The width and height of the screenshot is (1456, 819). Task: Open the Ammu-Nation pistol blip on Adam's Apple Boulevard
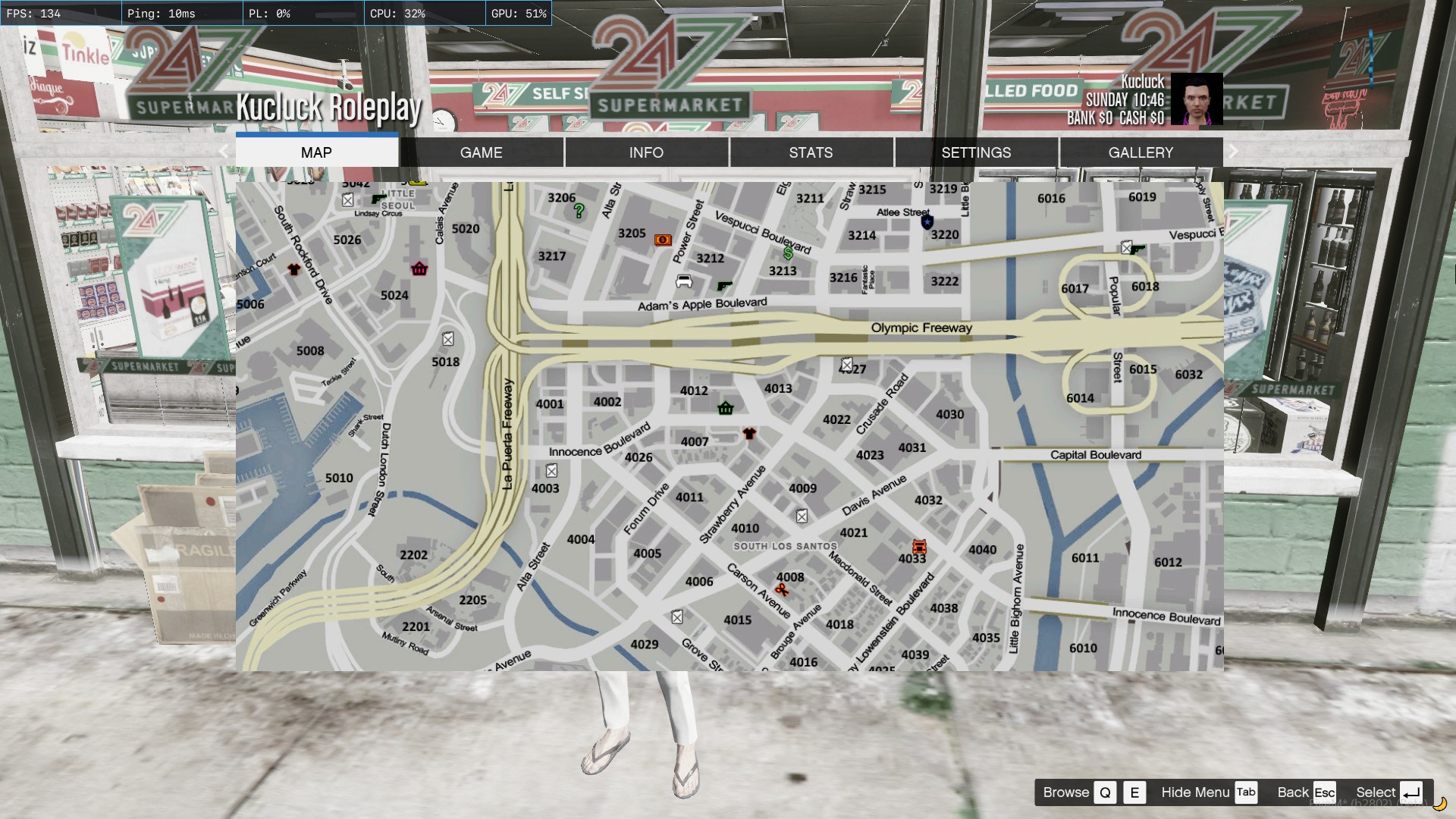point(725,284)
